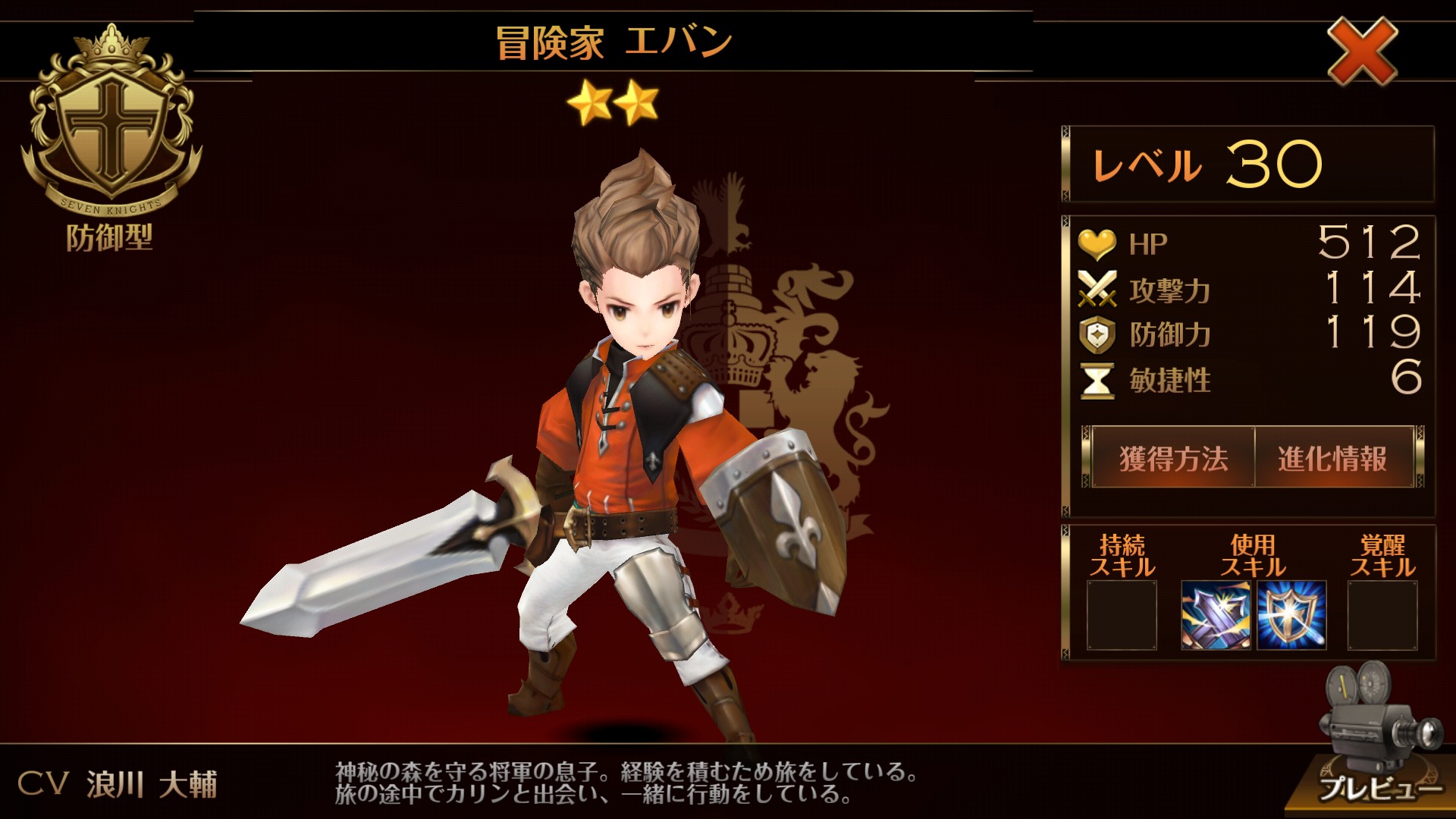This screenshot has width=1456, height=819.
Task: Select the crossed swords skill icon
Action: 1216,615
